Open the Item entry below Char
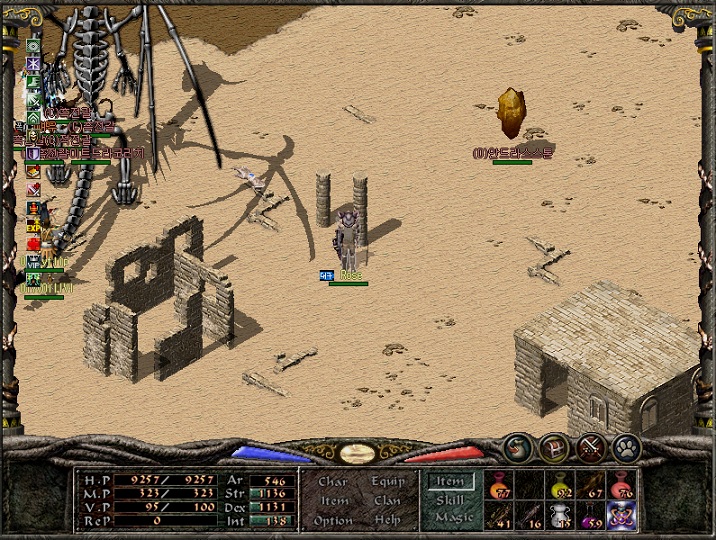Viewport: 716px width, 540px height. [334, 501]
